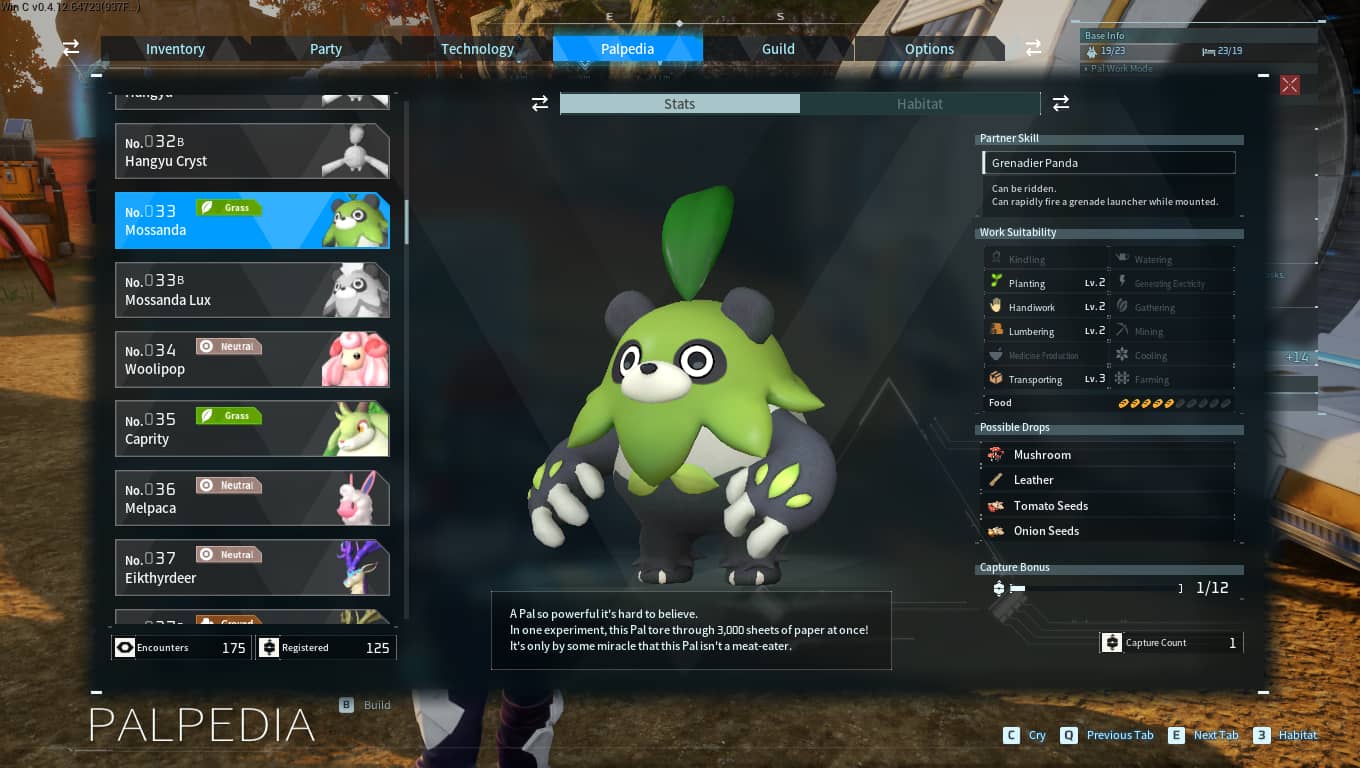1360x768 pixels.
Task: Click the Handiwork glove icon
Action: [996, 307]
